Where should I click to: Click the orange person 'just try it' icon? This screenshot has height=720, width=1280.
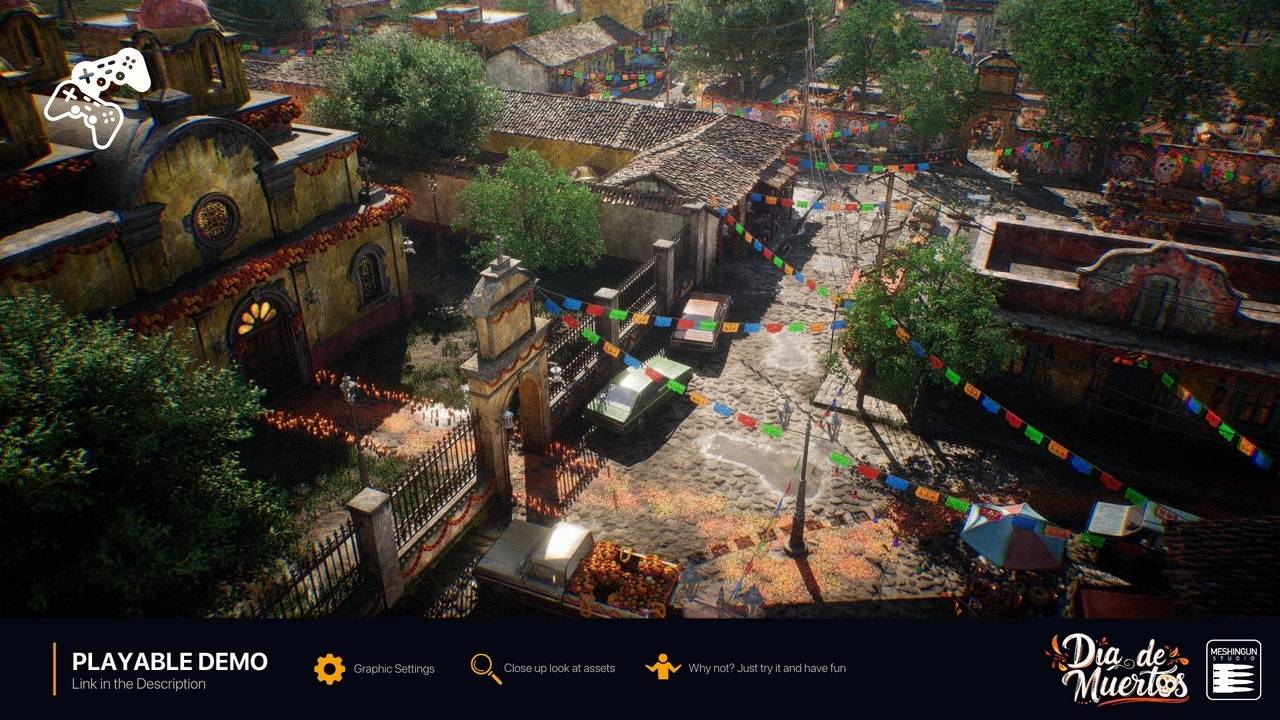click(663, 667)
